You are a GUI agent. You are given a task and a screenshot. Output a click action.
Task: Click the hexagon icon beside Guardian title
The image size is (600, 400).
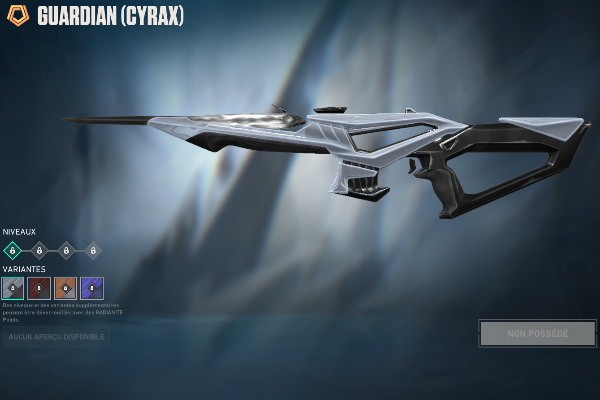(18, 16)
